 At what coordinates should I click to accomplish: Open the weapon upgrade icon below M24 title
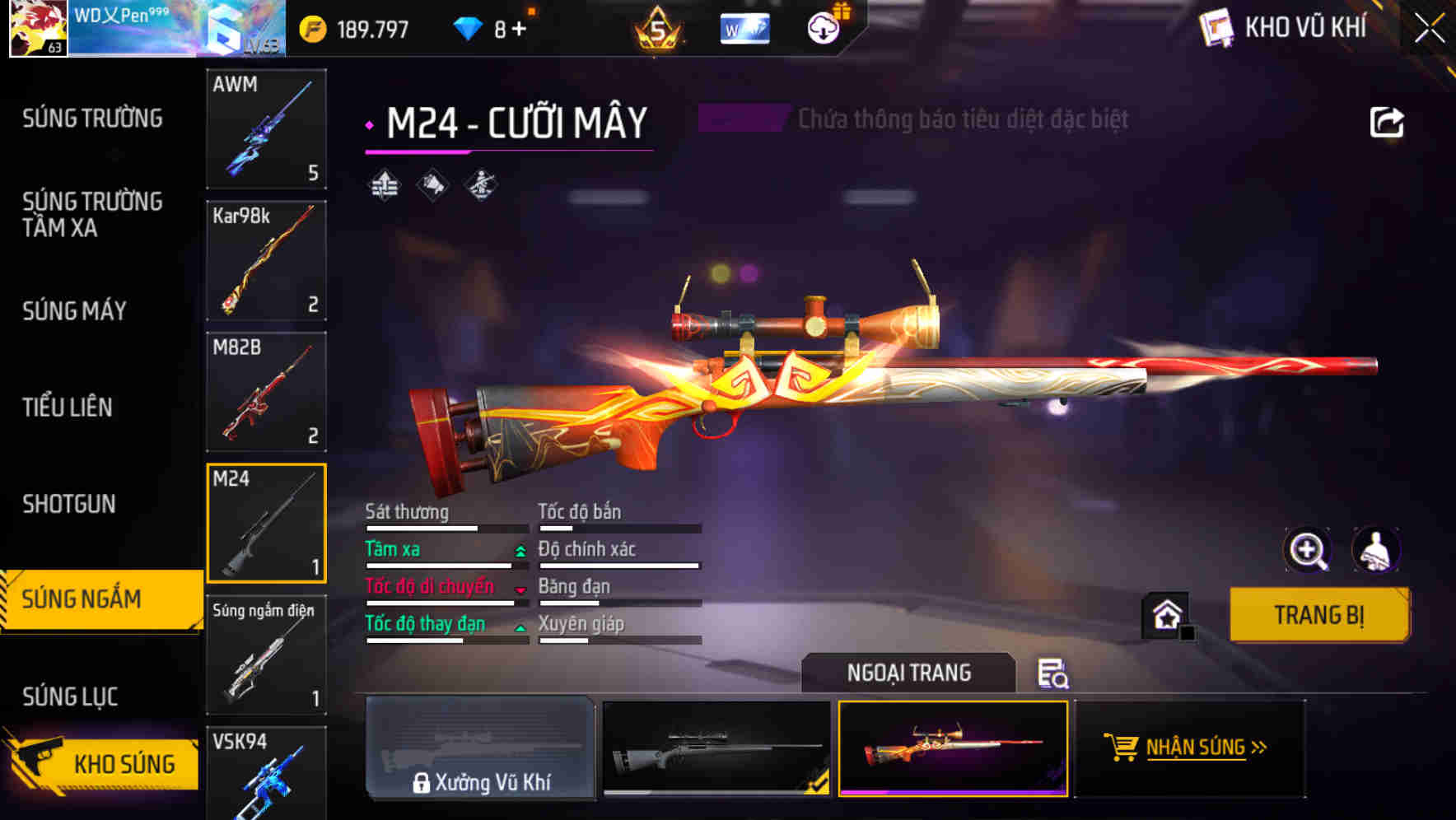382,185
